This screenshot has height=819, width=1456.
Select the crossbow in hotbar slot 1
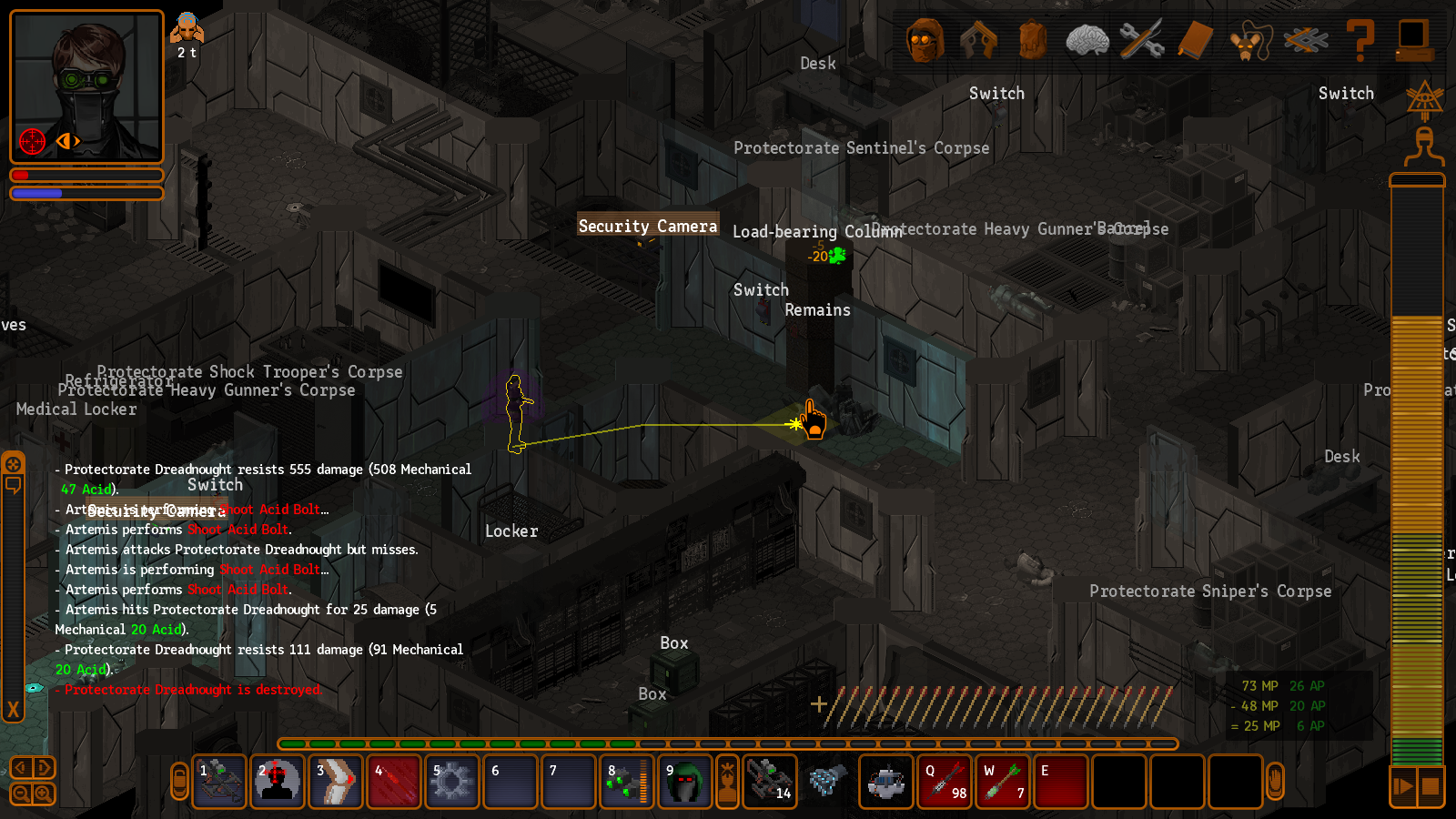219,782
